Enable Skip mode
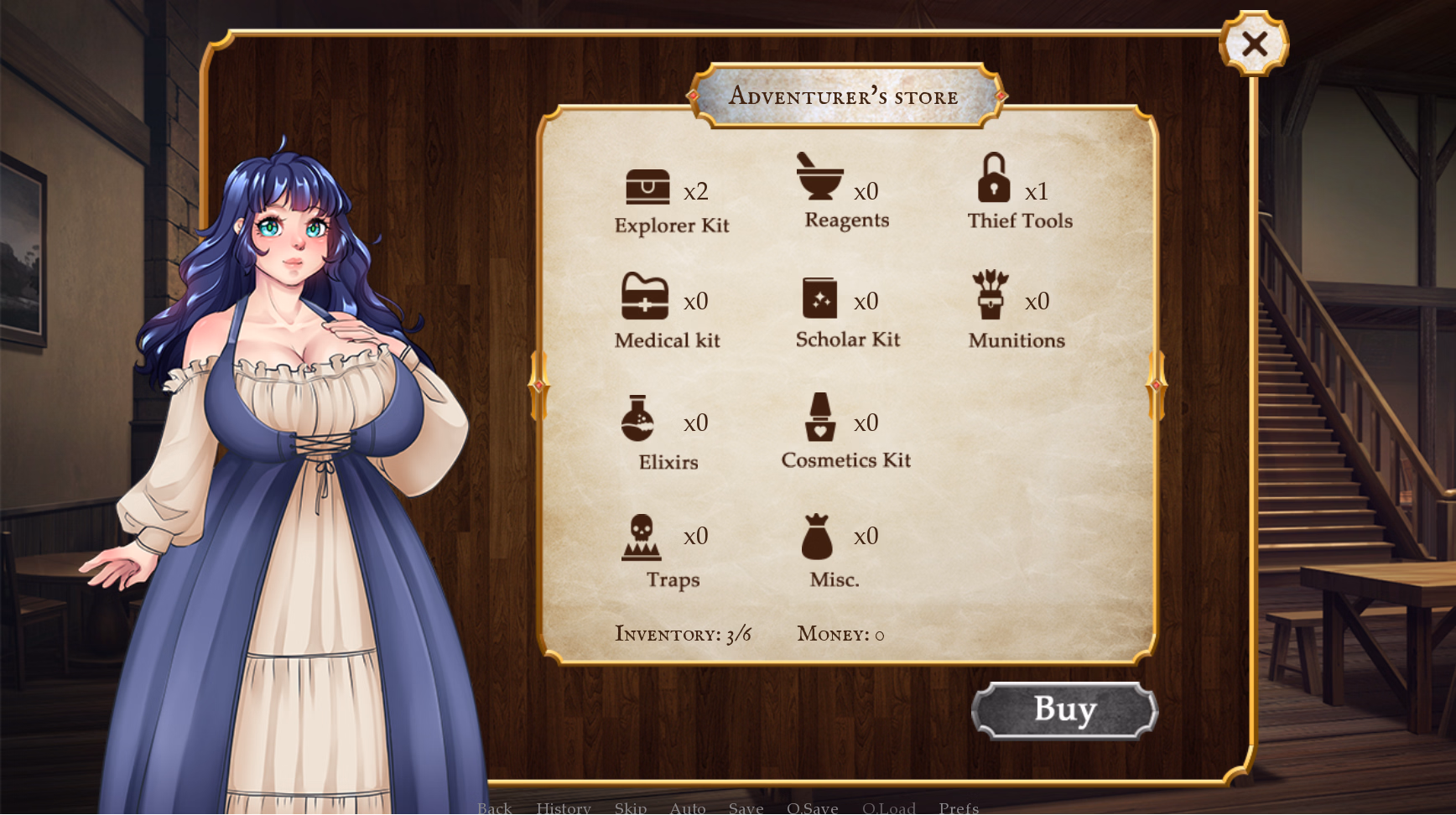The width and height of the screenshot is (1456, 815). (632, 807)
